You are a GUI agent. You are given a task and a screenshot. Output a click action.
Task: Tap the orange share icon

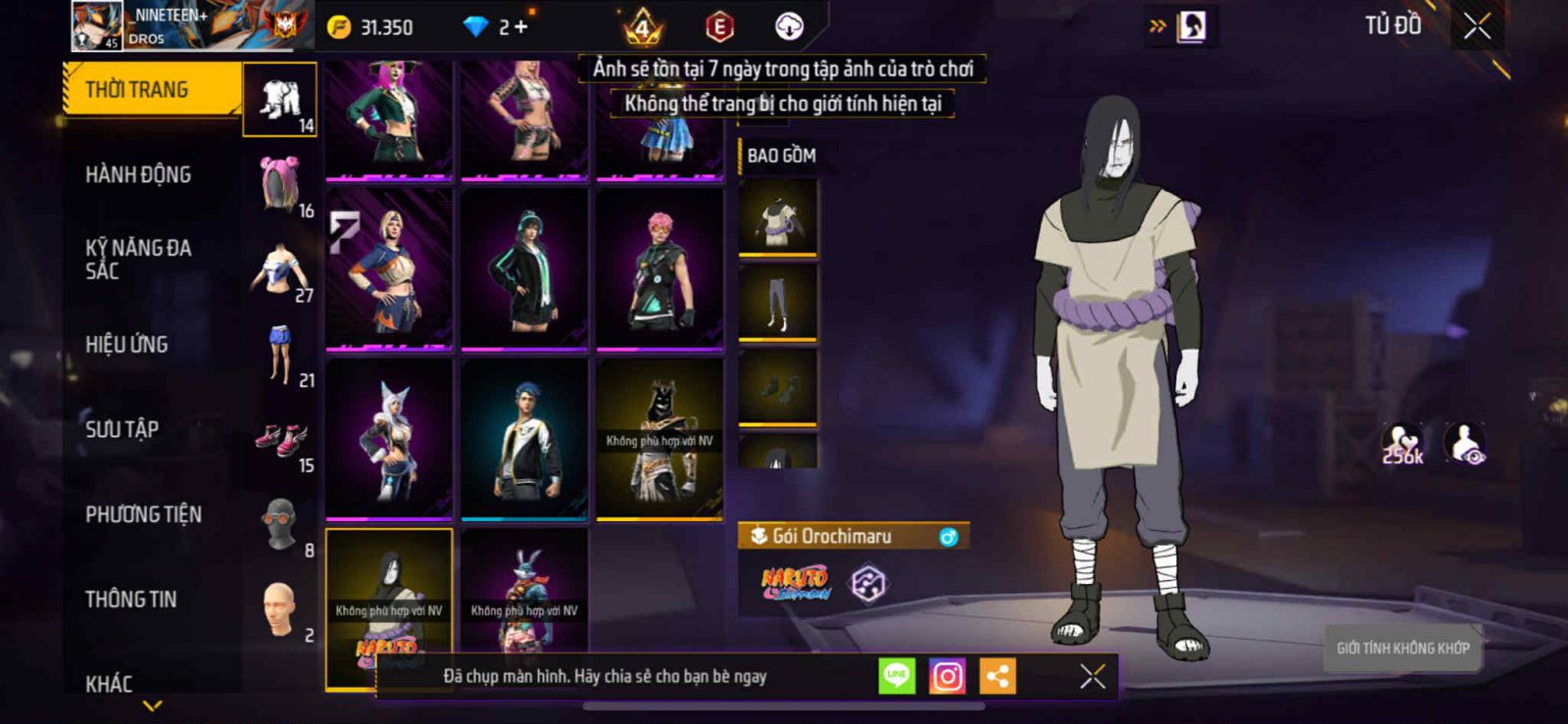point(998,676)
